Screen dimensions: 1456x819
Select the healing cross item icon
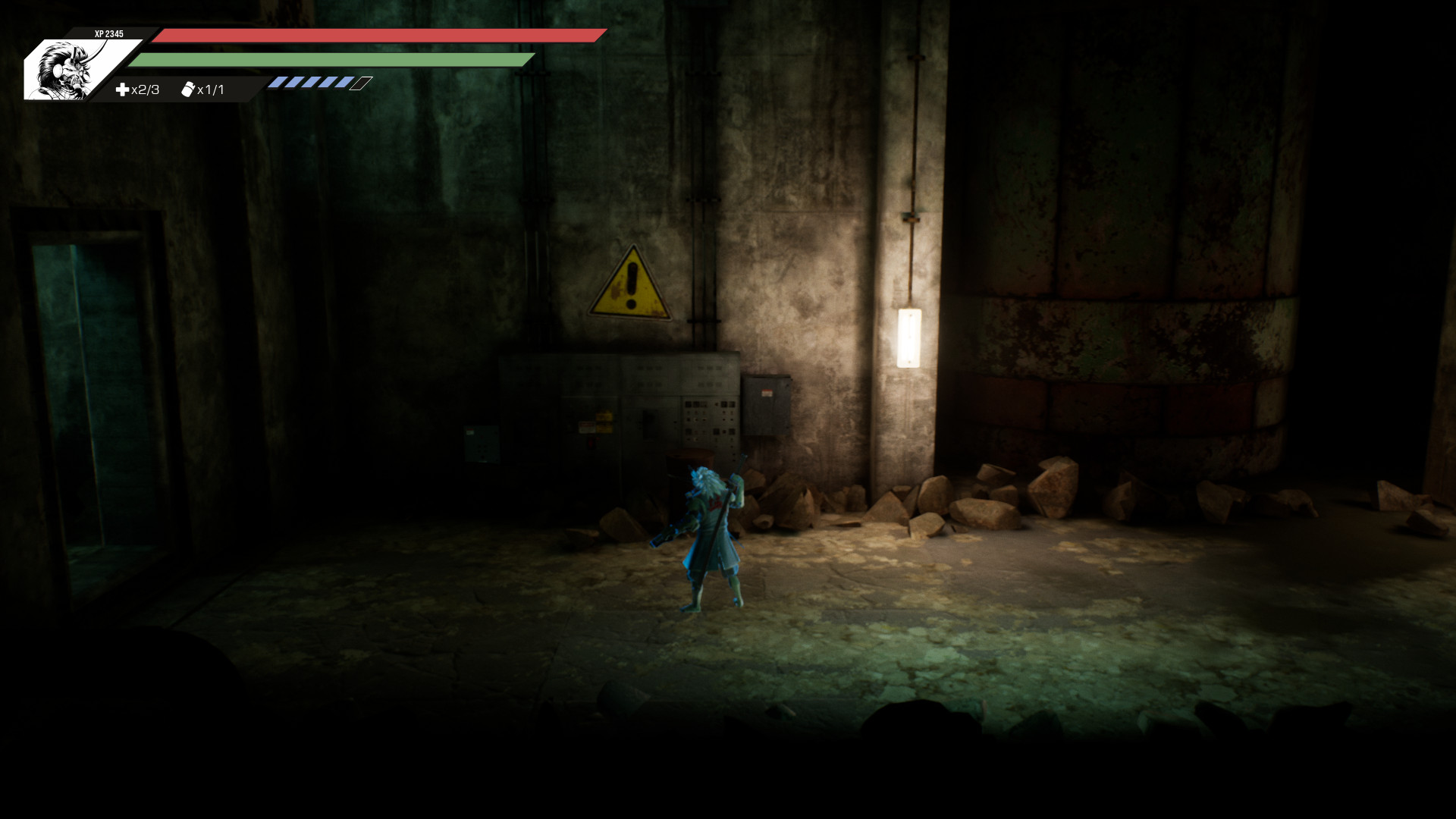[x=122, y=89]
